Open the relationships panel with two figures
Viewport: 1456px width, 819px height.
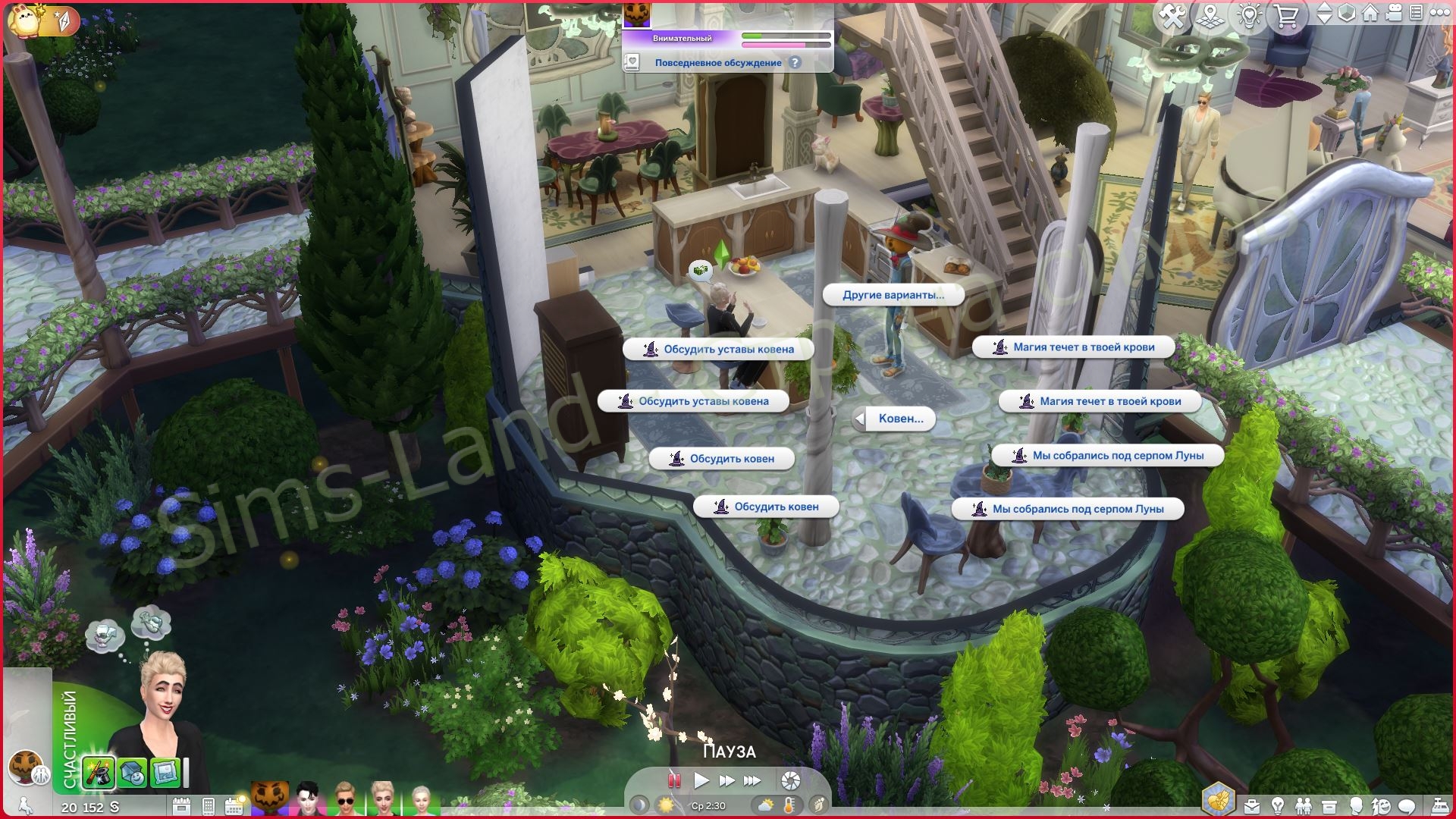(1304, 806)
